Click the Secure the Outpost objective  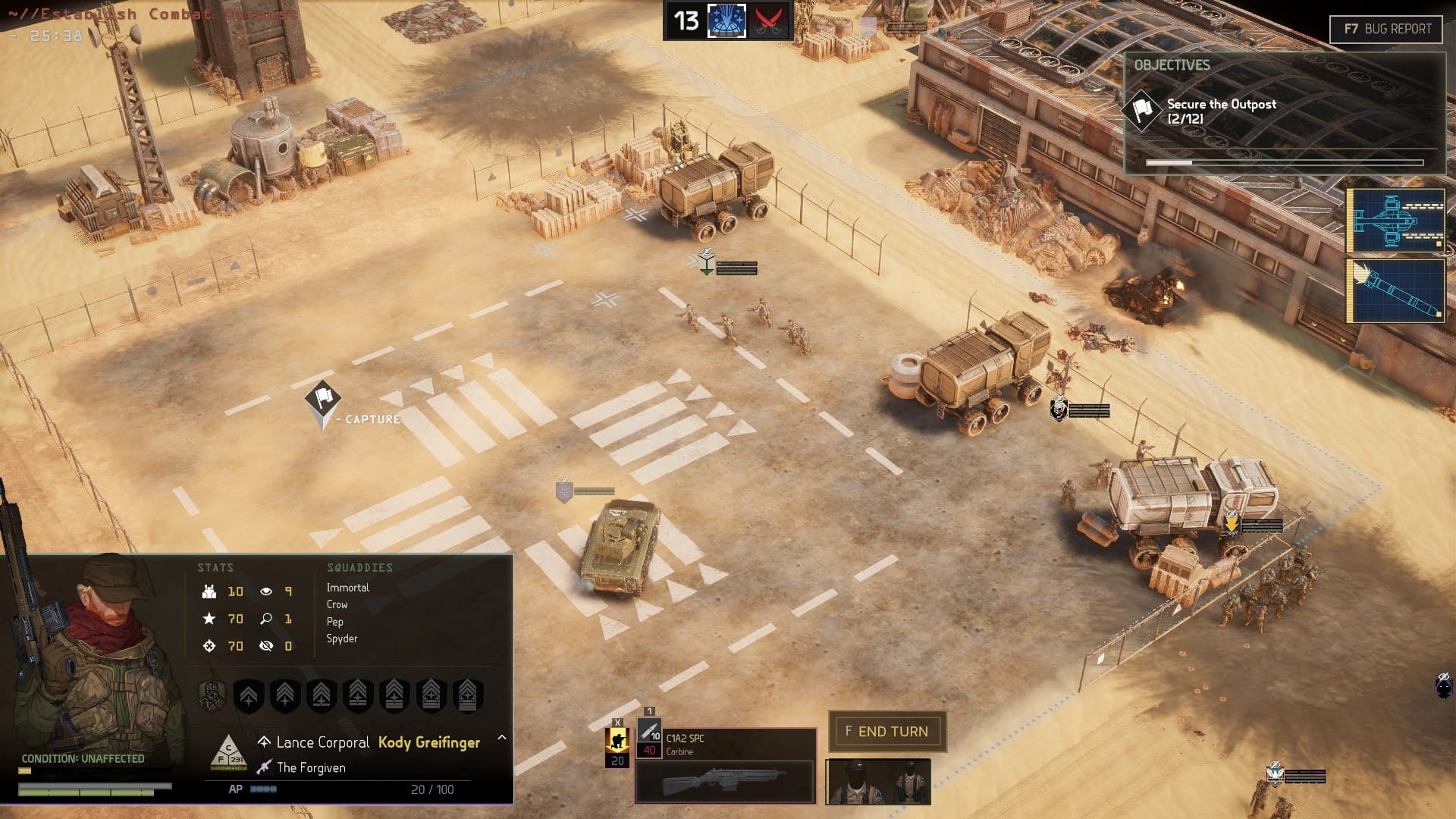tap(1221, 111)
